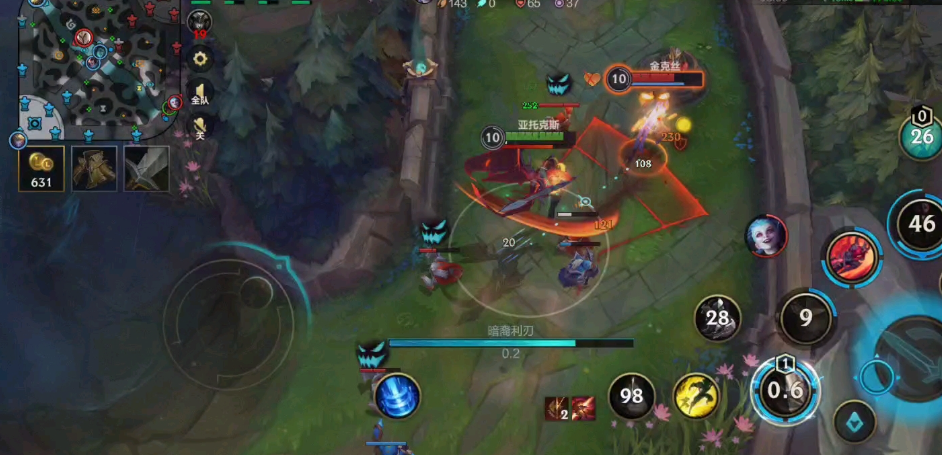
Task: Tap the minimap
Action: click(x=97, y=70)
